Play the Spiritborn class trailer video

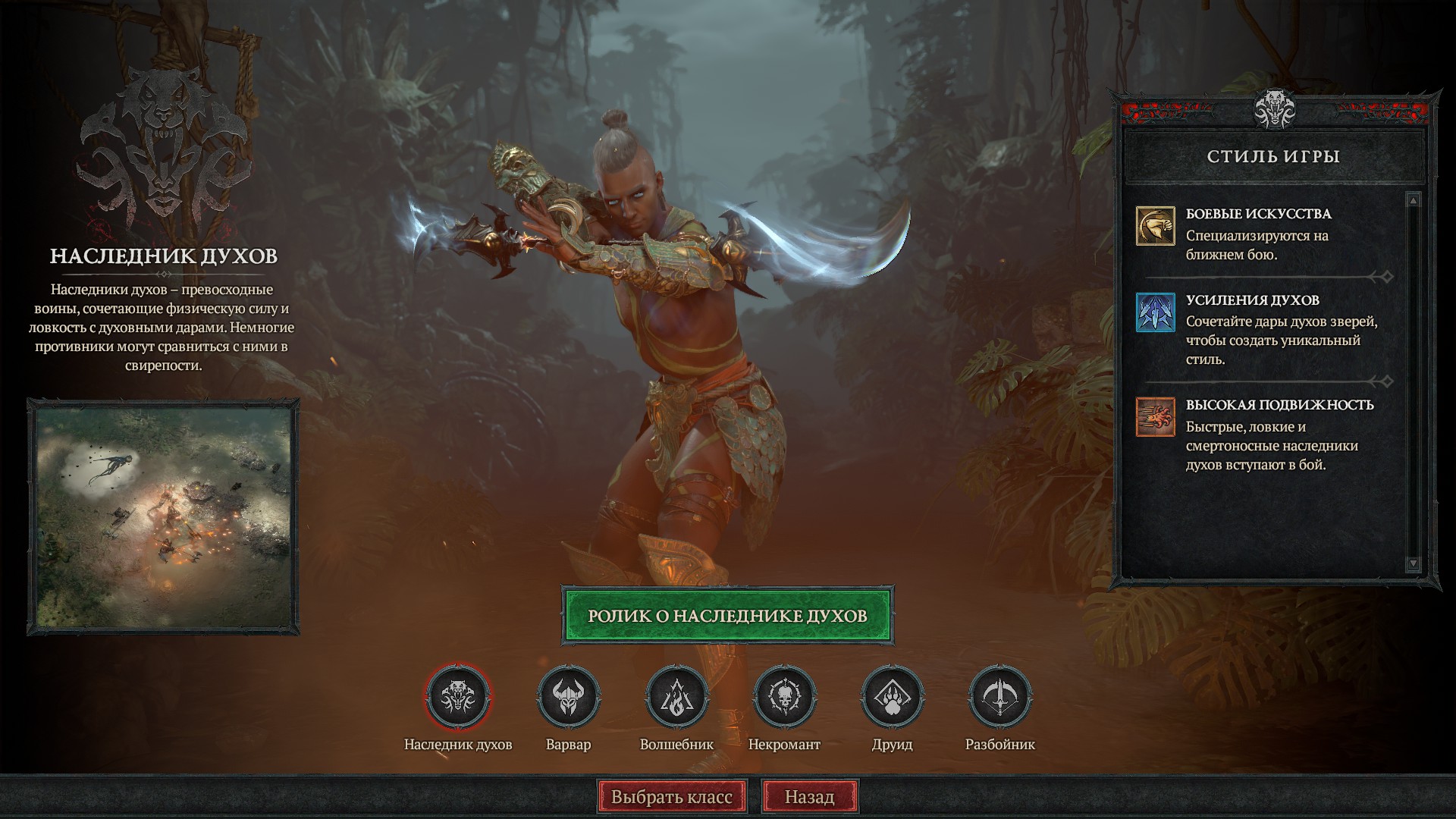[727, 615]
